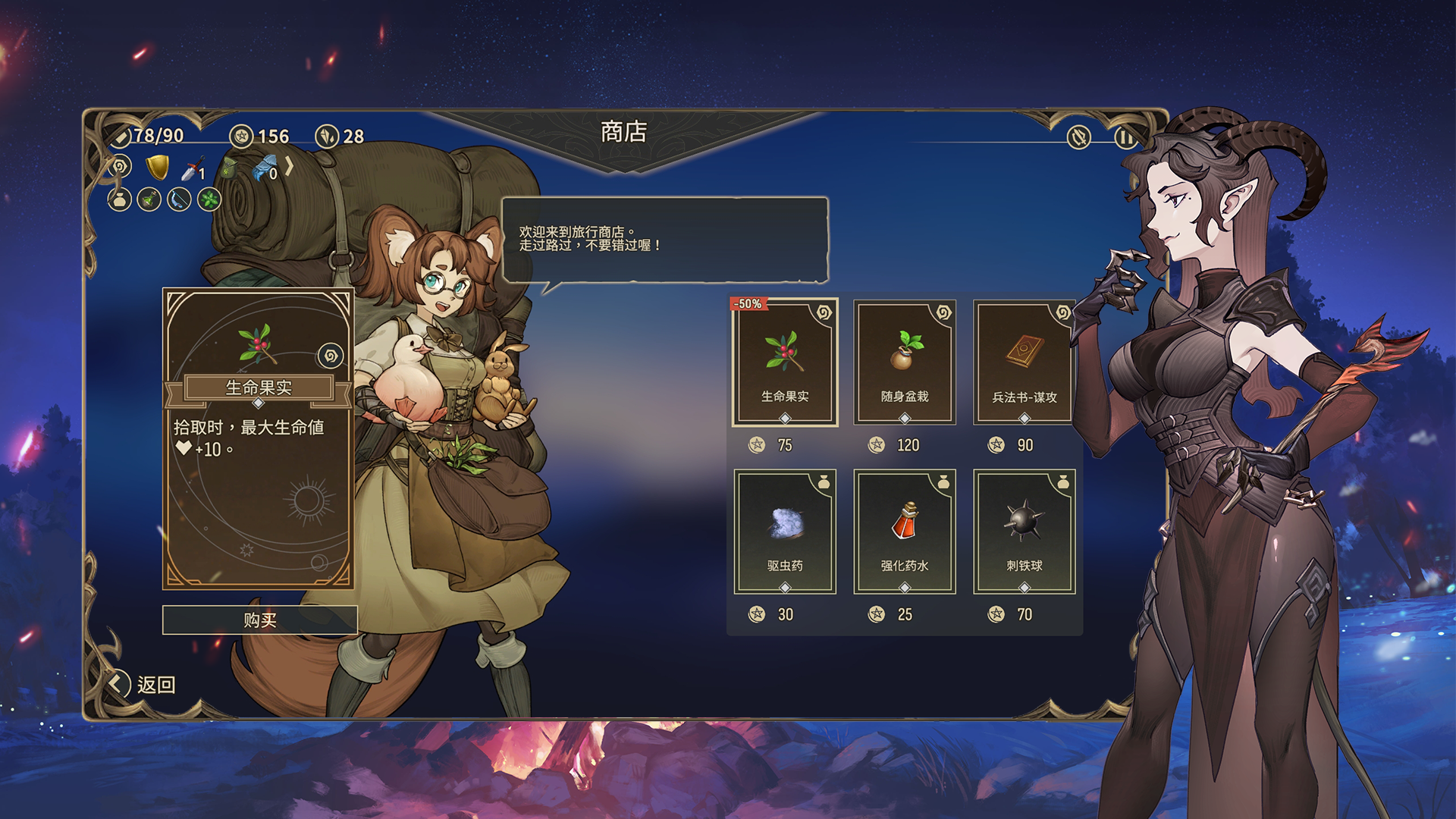Click the spiral emblem icon below the health bar

tap(121, 165)
